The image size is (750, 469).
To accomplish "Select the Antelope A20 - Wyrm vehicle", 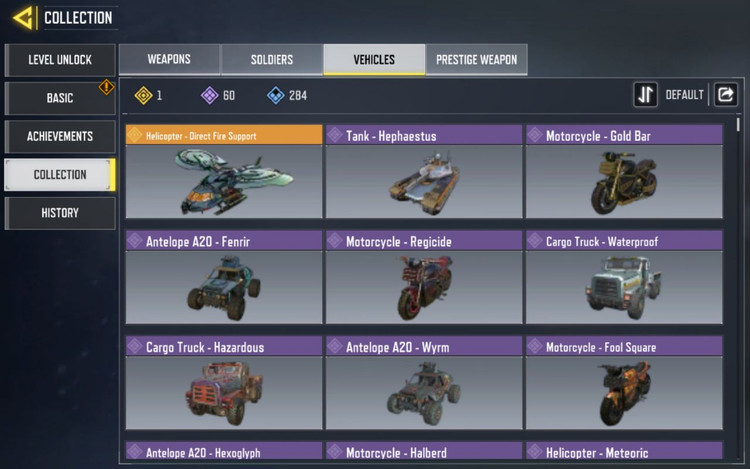I will (424, 383).
